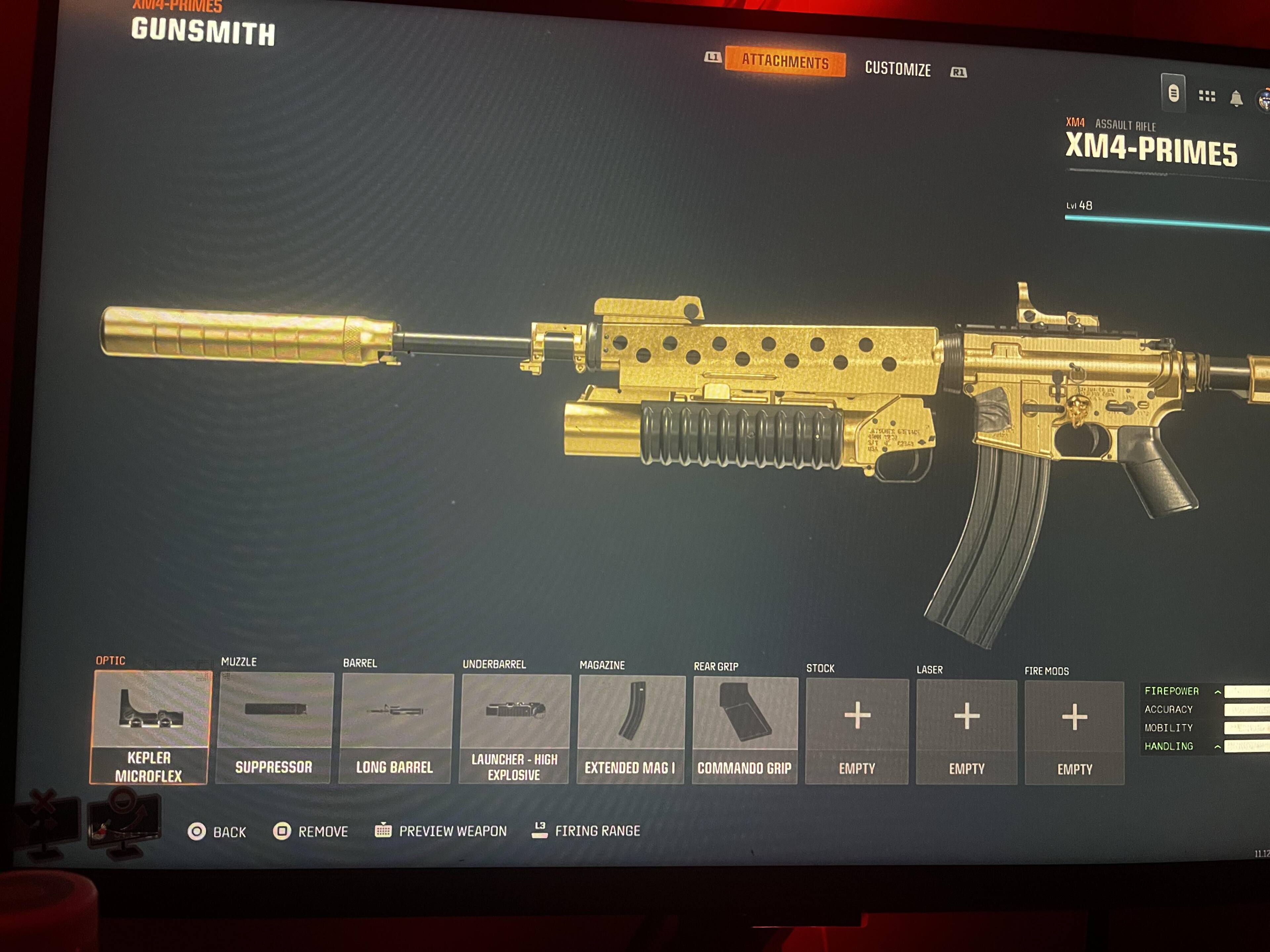The width and height of the screenshot is (1270, 952).
Task: Add an attachment to the empty Stock slot
Action: click(857, 732)
